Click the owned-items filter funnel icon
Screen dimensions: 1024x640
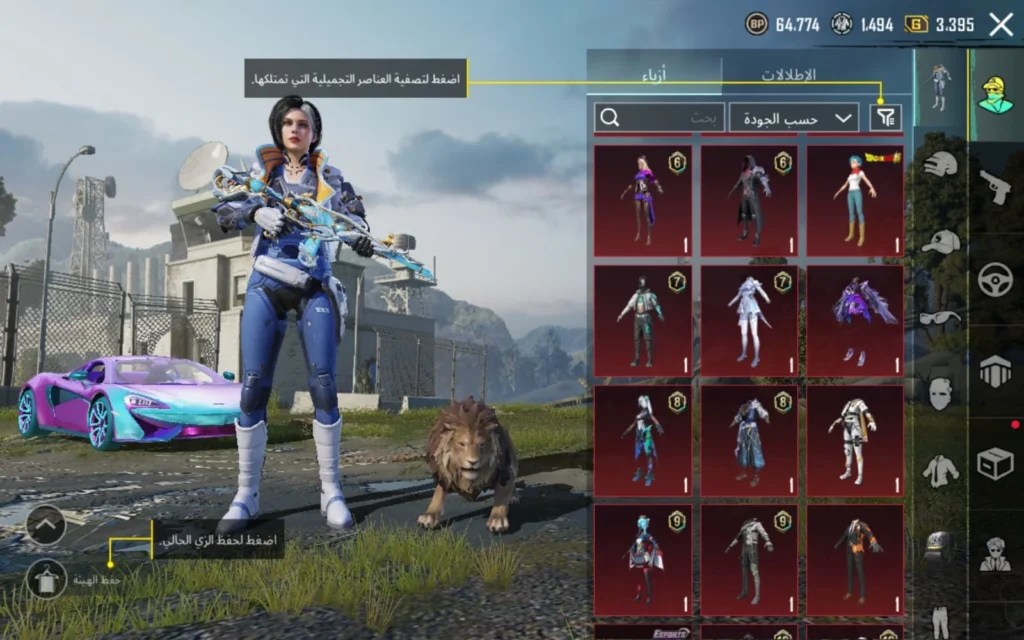[x=886, y=118]
